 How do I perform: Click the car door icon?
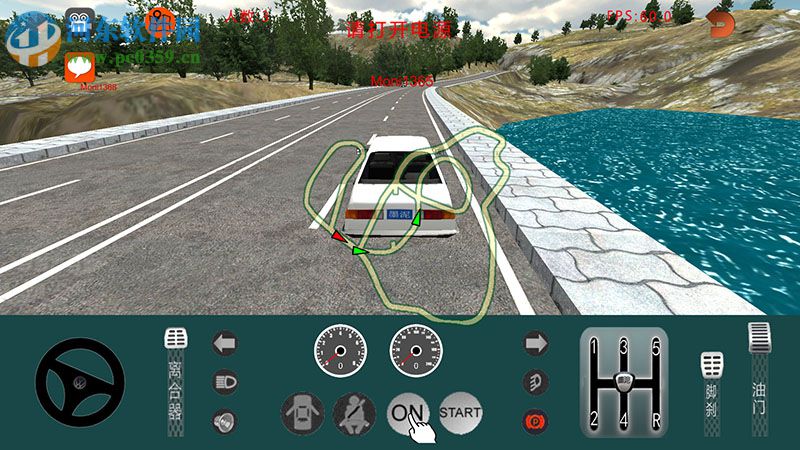[301, 411]
